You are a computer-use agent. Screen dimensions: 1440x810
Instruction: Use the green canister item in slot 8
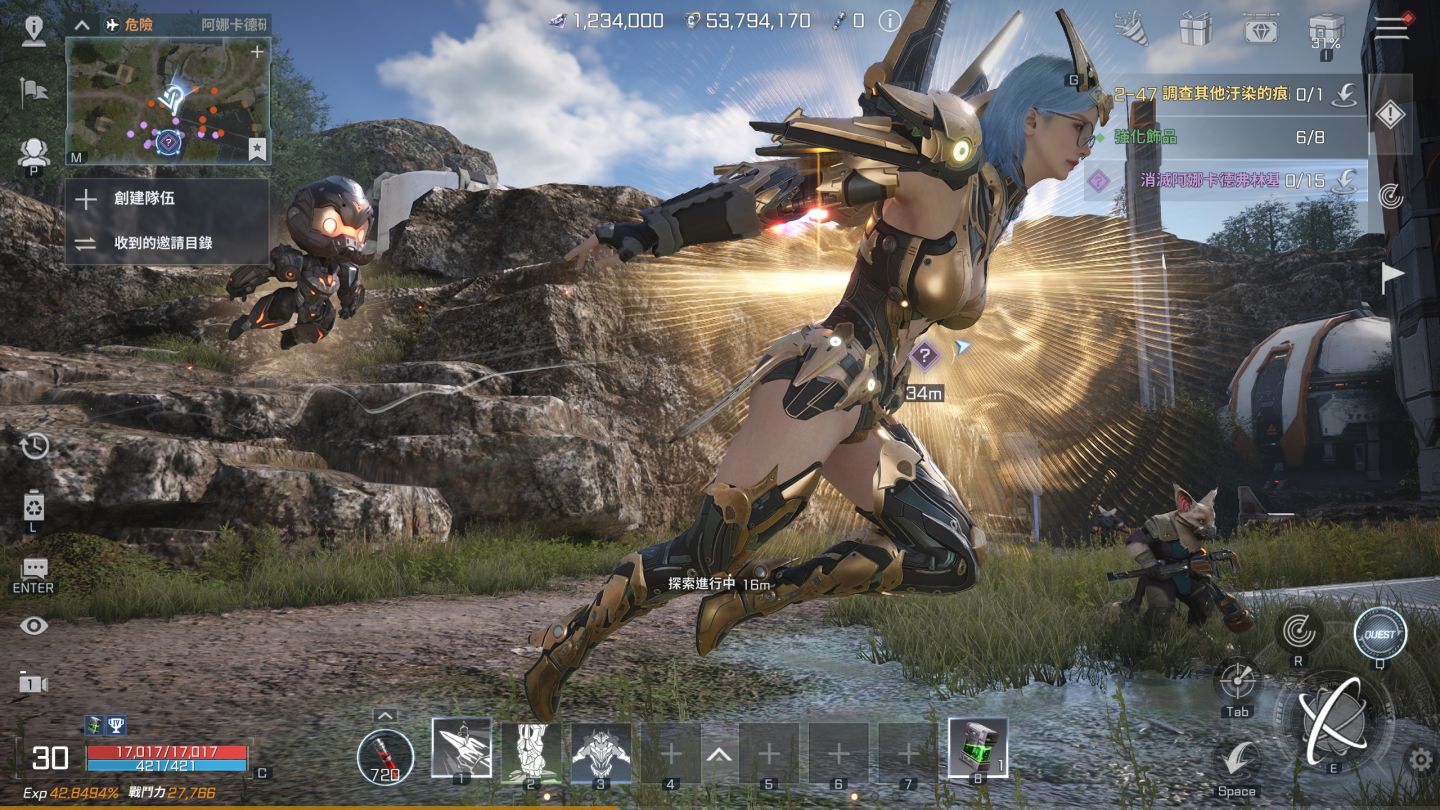pos(977,748)
